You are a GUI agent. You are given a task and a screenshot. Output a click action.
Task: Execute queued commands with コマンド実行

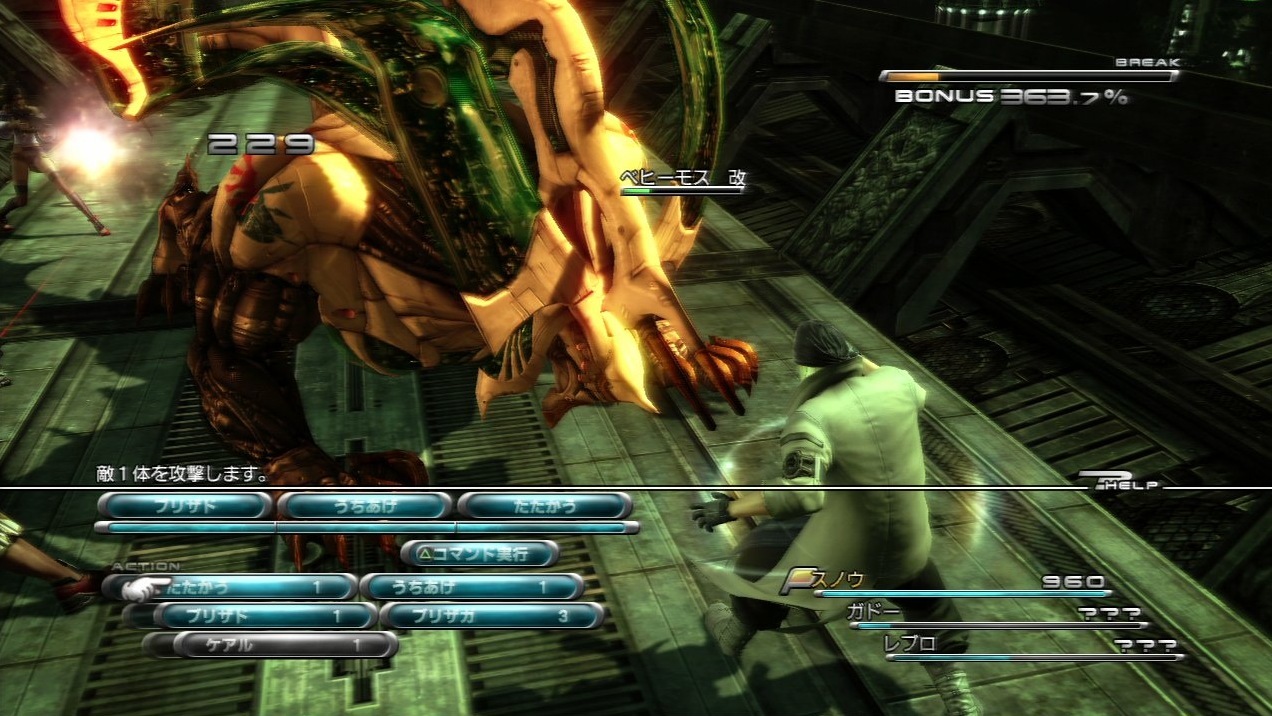pos(480,552)
